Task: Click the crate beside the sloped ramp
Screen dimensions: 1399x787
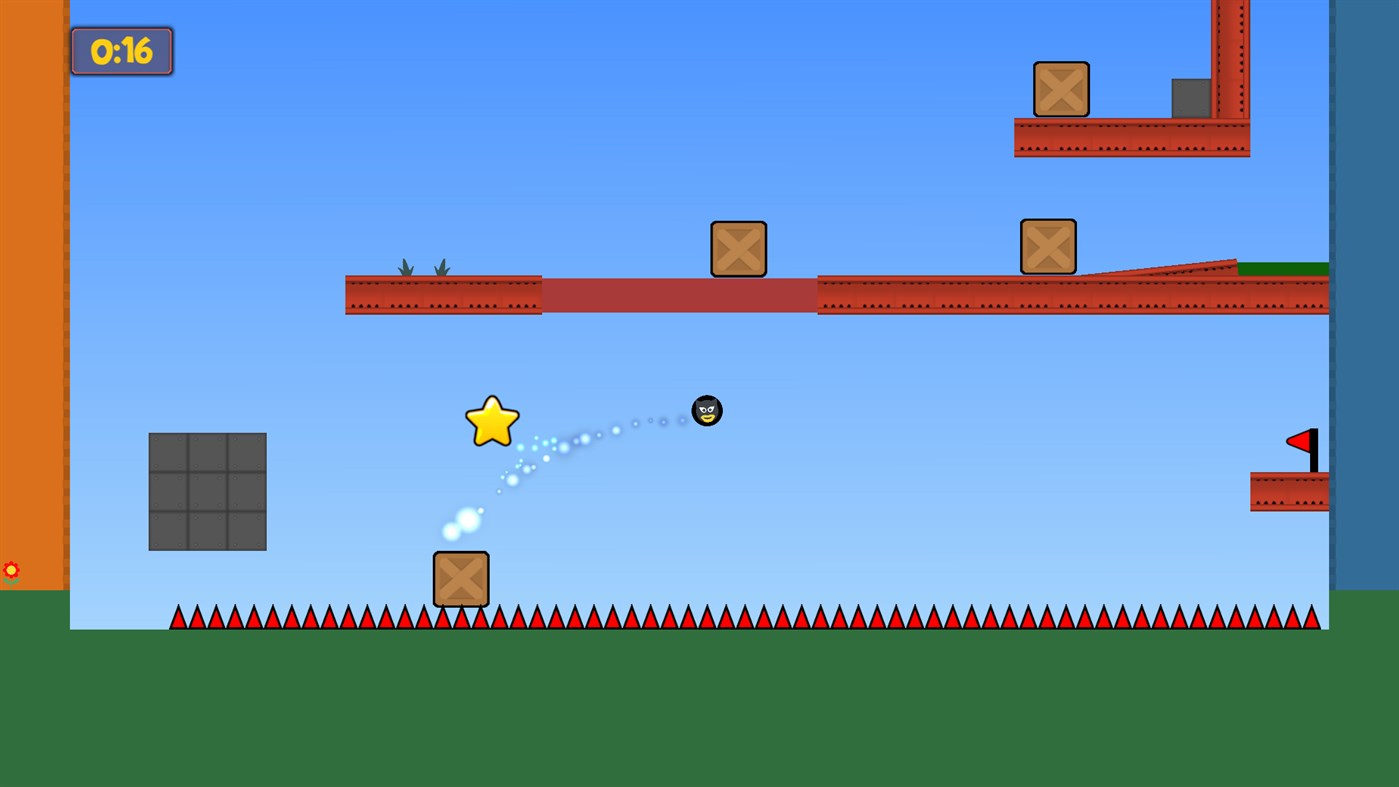Action: click(x=1047, y=244)
